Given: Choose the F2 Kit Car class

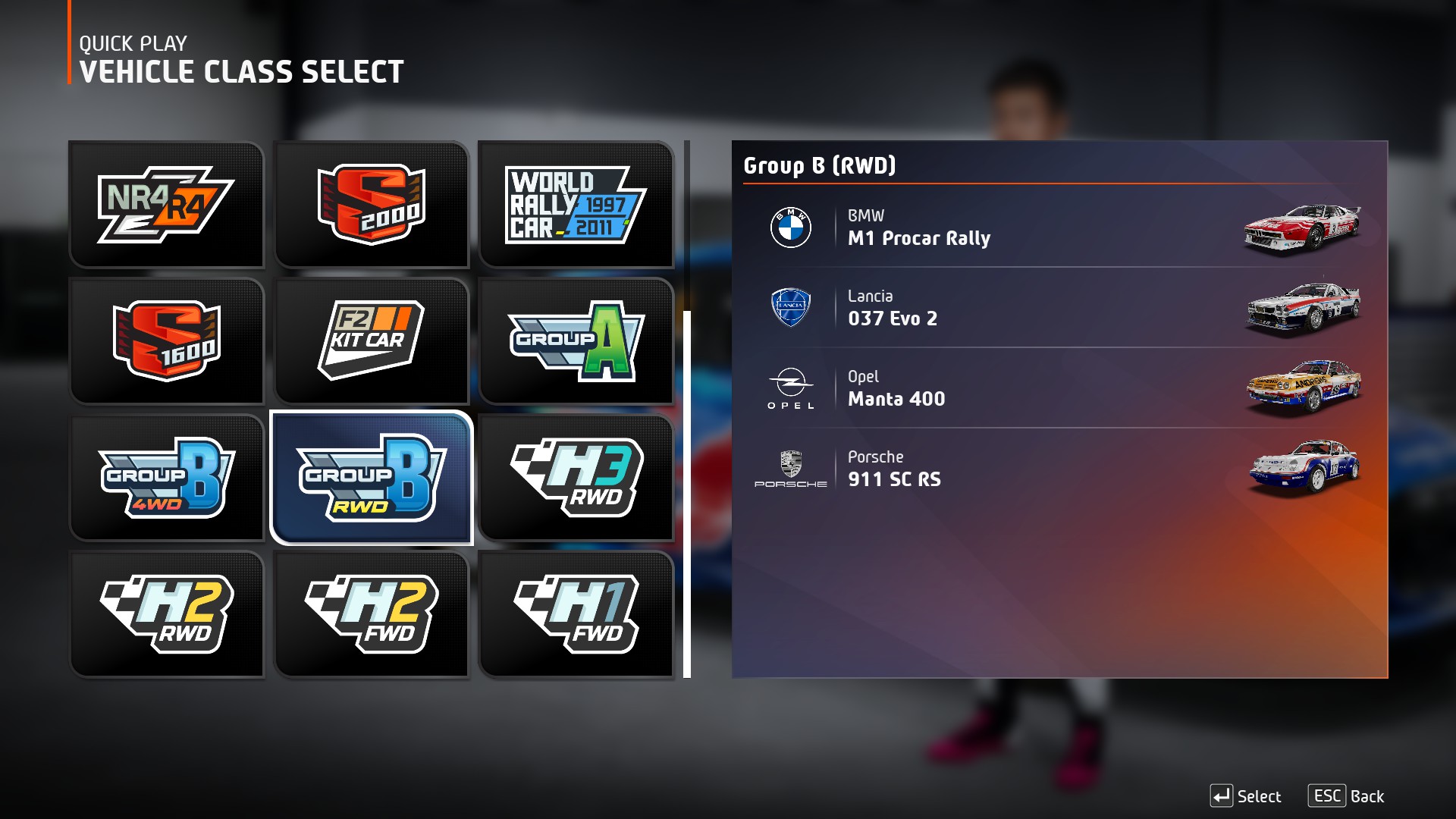Looking at the screenshot, I should (x=371, y=341).
